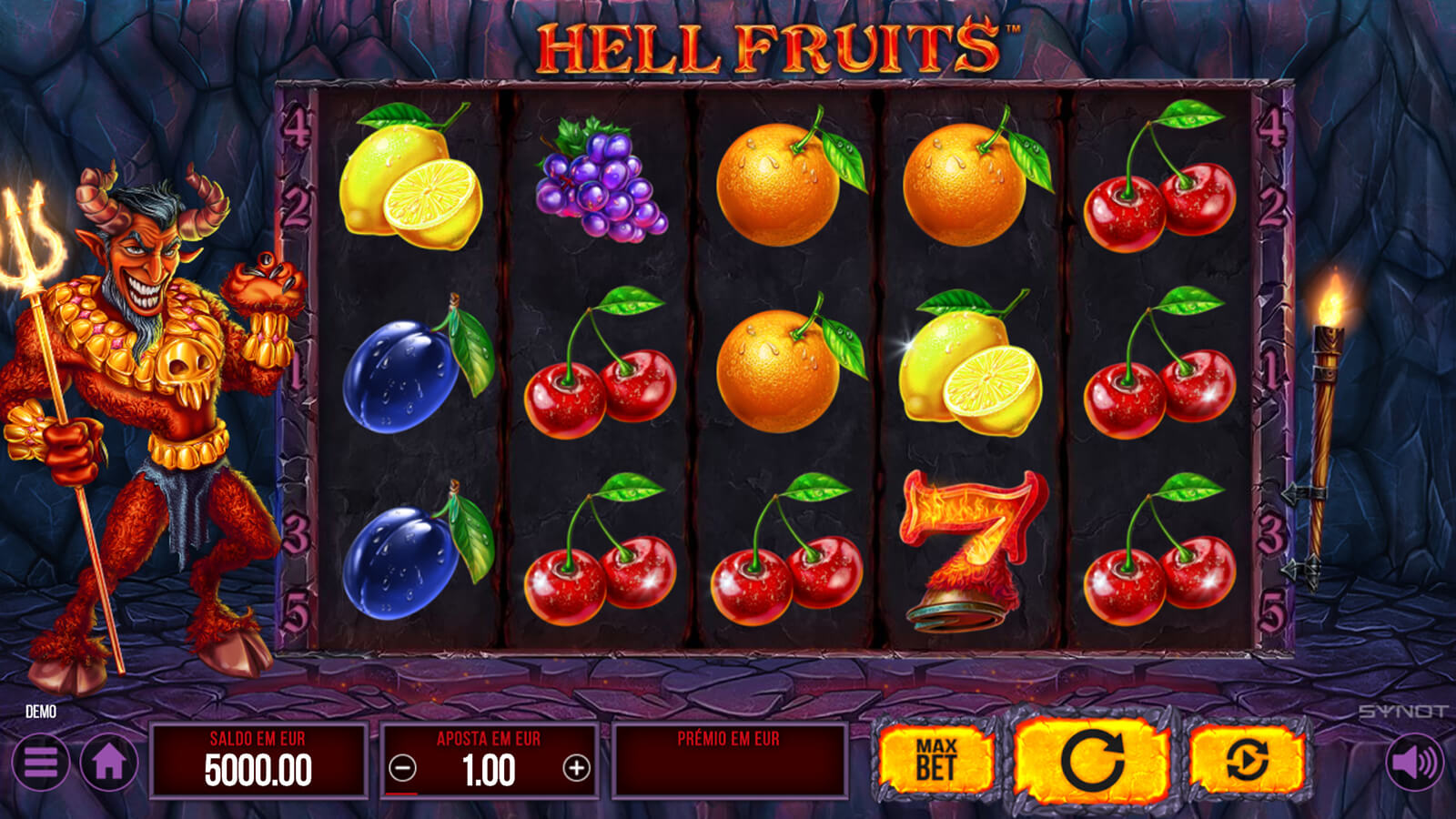The image size is (1456, 819).
Task: Decrease the bet with minus button
Action: (x=402, y=769)
